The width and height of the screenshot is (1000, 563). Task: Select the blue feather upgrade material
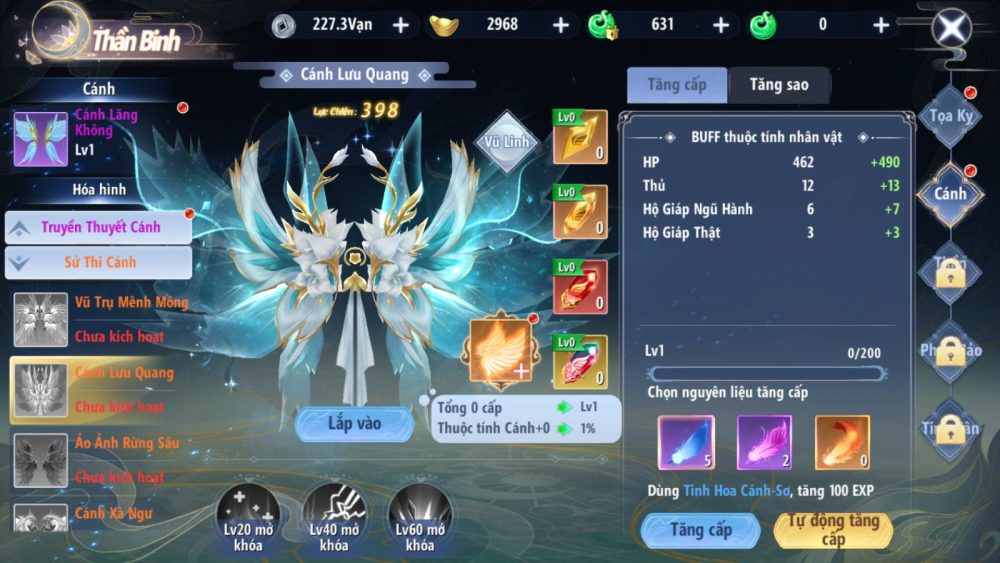[x=686, y=442]
